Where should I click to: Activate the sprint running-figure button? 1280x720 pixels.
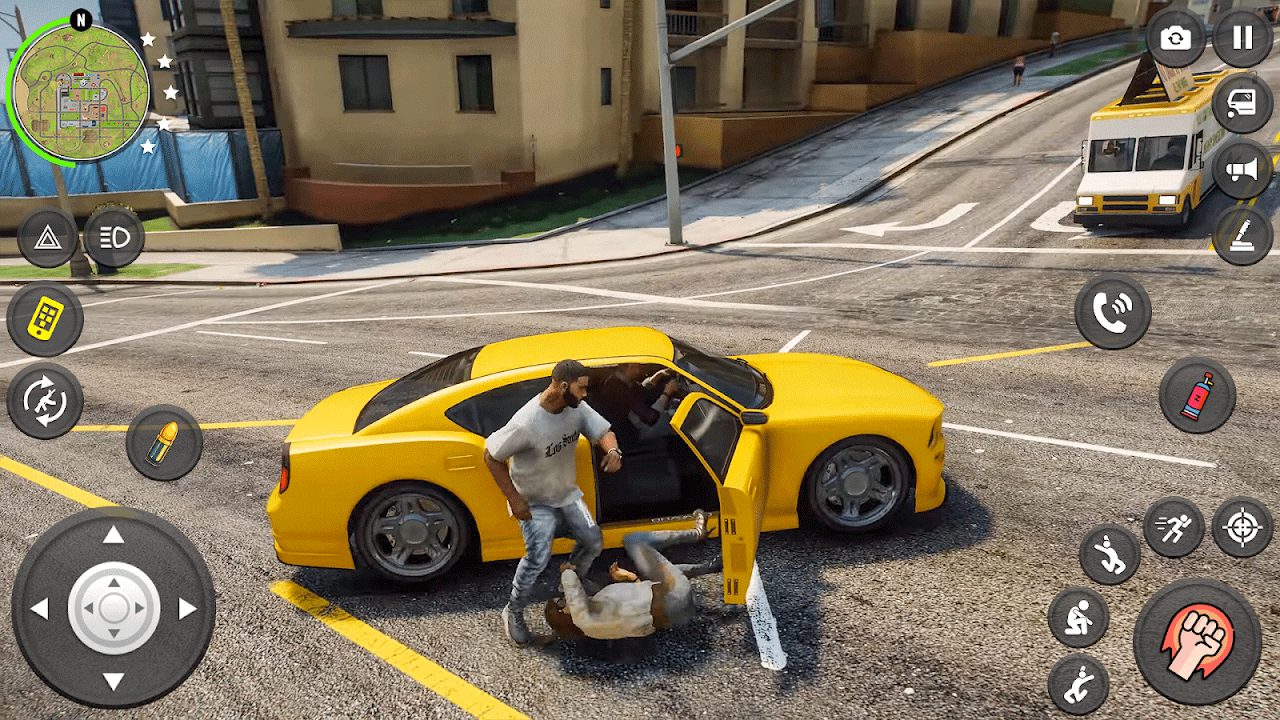point(1174,527)
